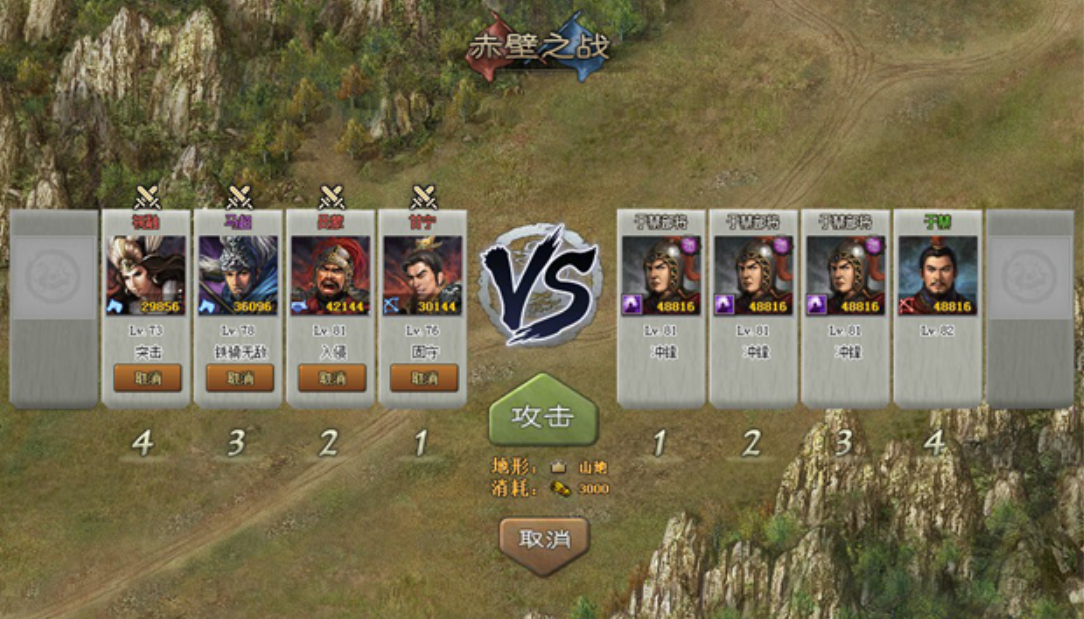Select 吕蒙's portrait card
Viewport: 1084px width, 619px height.
coord(332,275)
